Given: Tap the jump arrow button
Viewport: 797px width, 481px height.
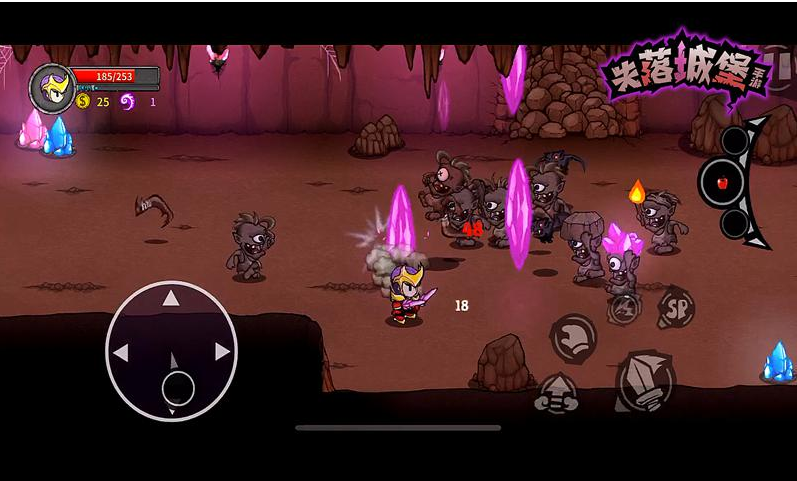Looking at the screenshot, I should click(x=556, y=393).
